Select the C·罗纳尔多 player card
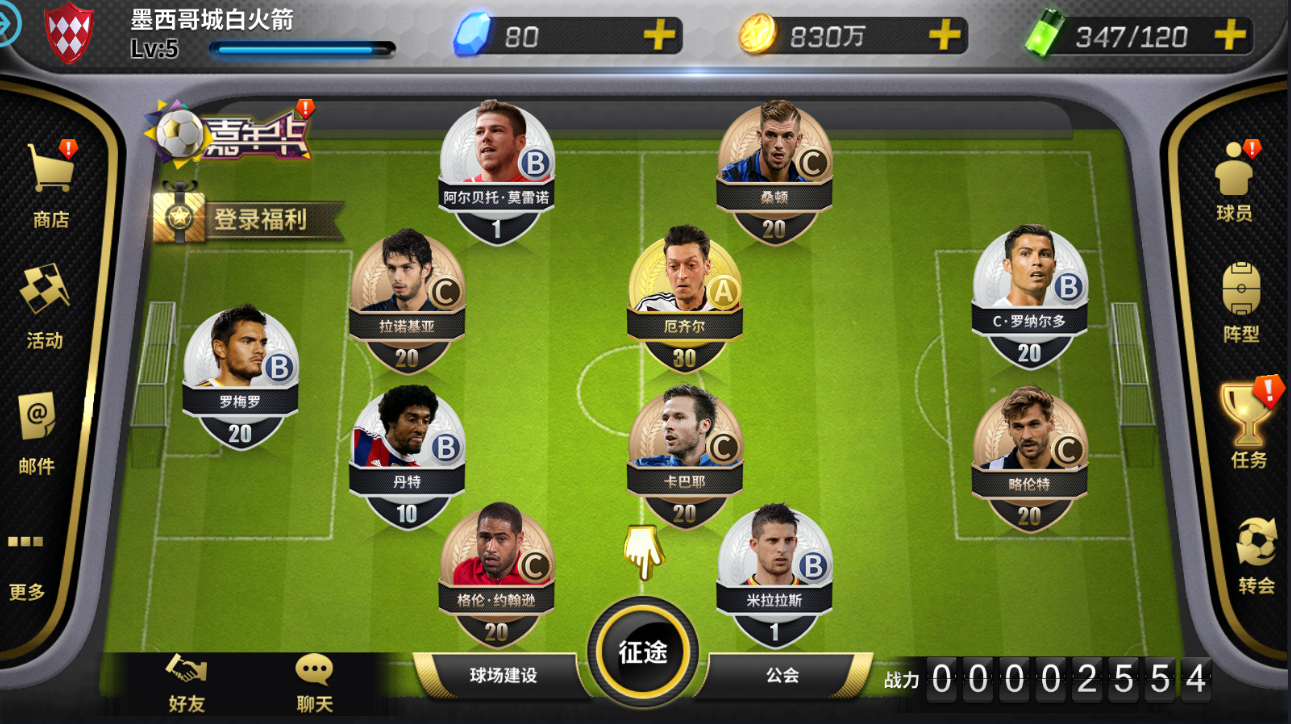The width and height of the screenshot is (1291, 724). pos(1029,292)
